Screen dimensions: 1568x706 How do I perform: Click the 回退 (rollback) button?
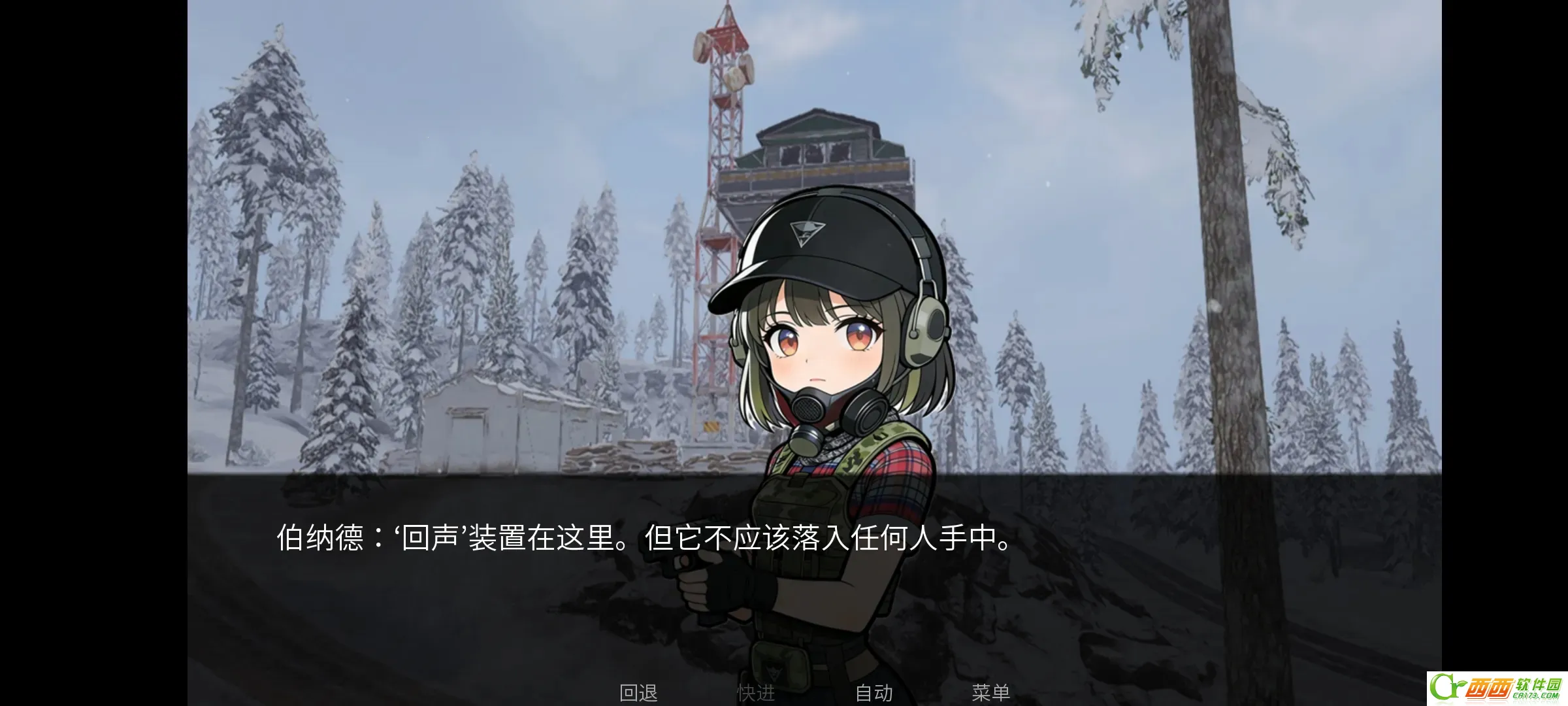click(638, 693)
